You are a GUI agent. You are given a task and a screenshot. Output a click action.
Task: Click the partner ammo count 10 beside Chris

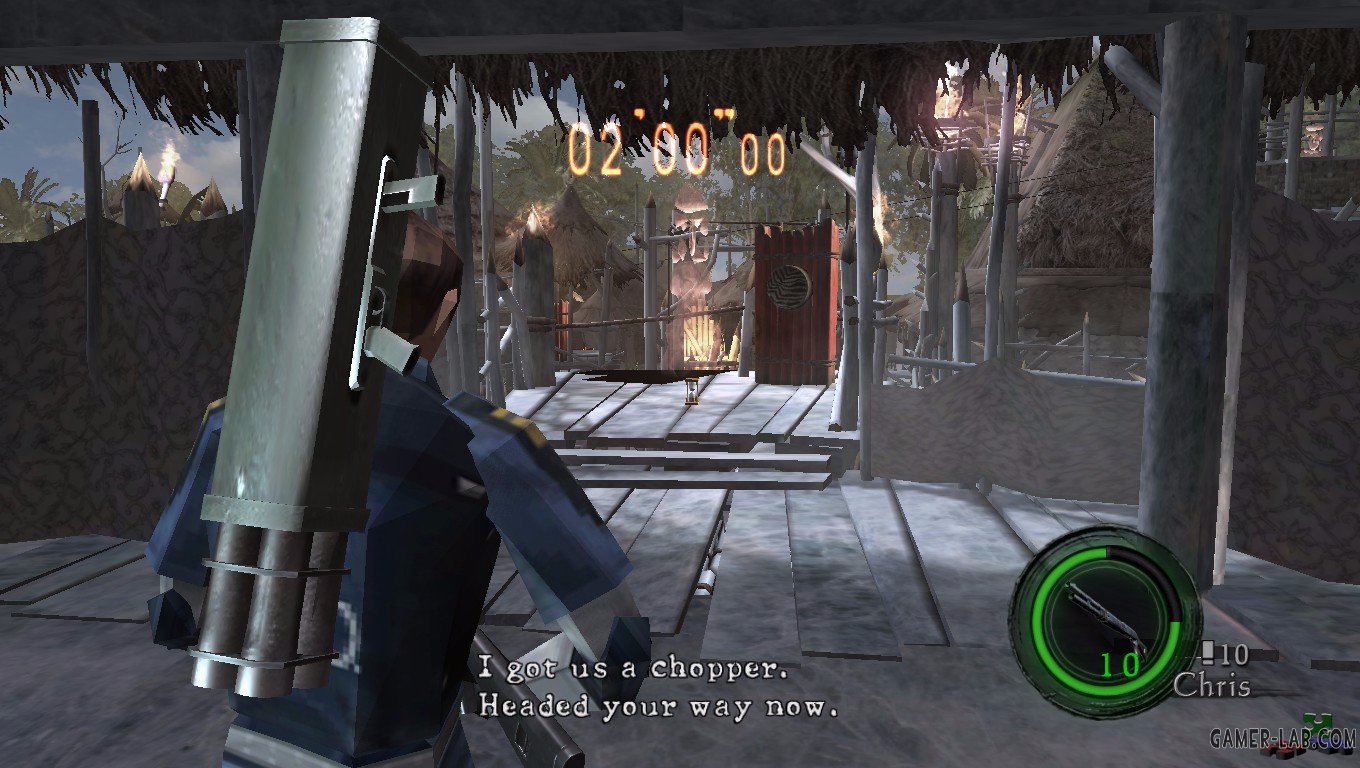tap(1234, 654)
